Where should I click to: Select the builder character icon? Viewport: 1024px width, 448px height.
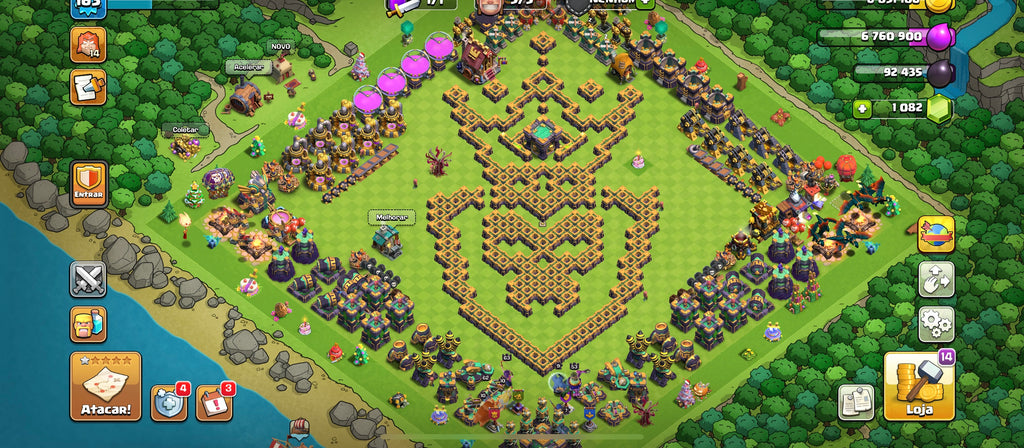[x=88, y=324]
